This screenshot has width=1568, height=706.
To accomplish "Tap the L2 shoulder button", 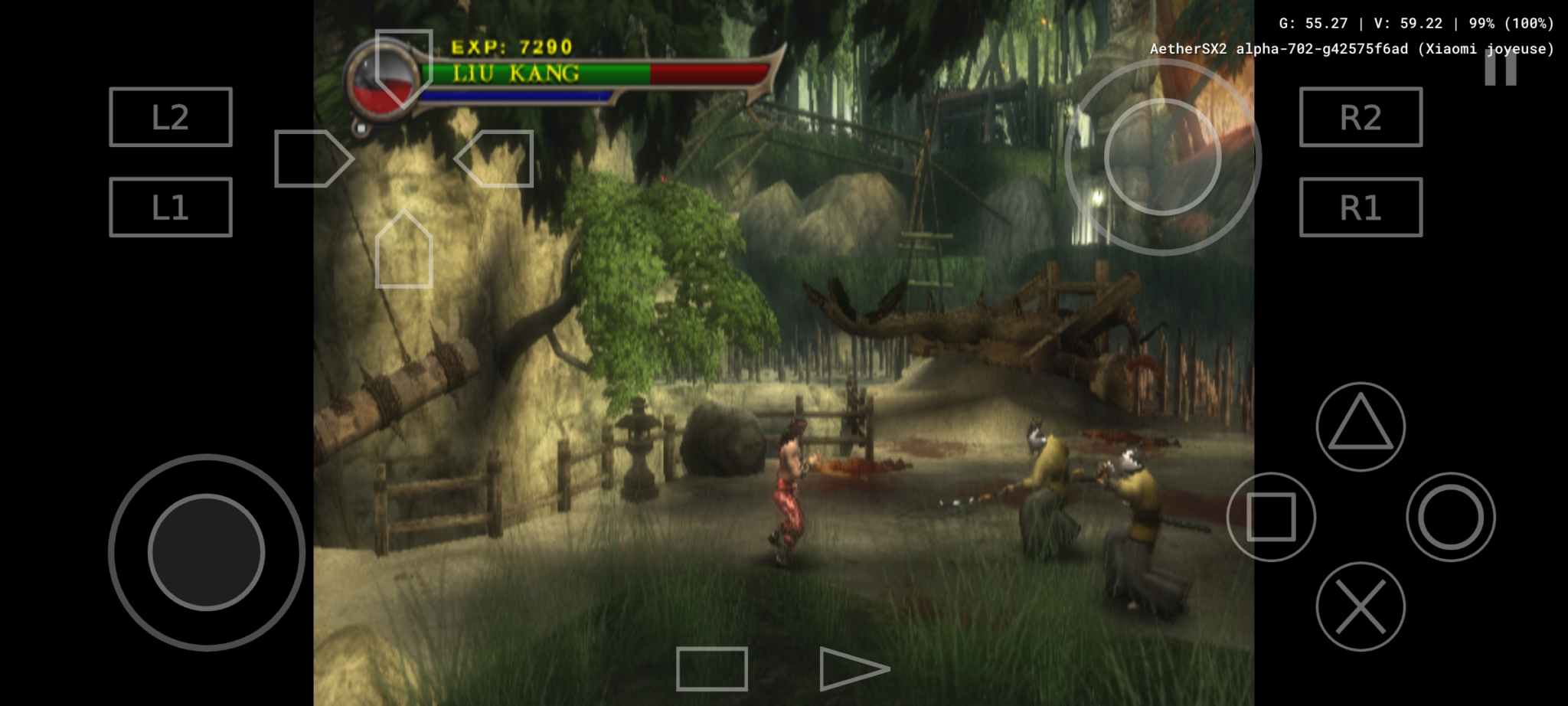I will pos(170,117).
